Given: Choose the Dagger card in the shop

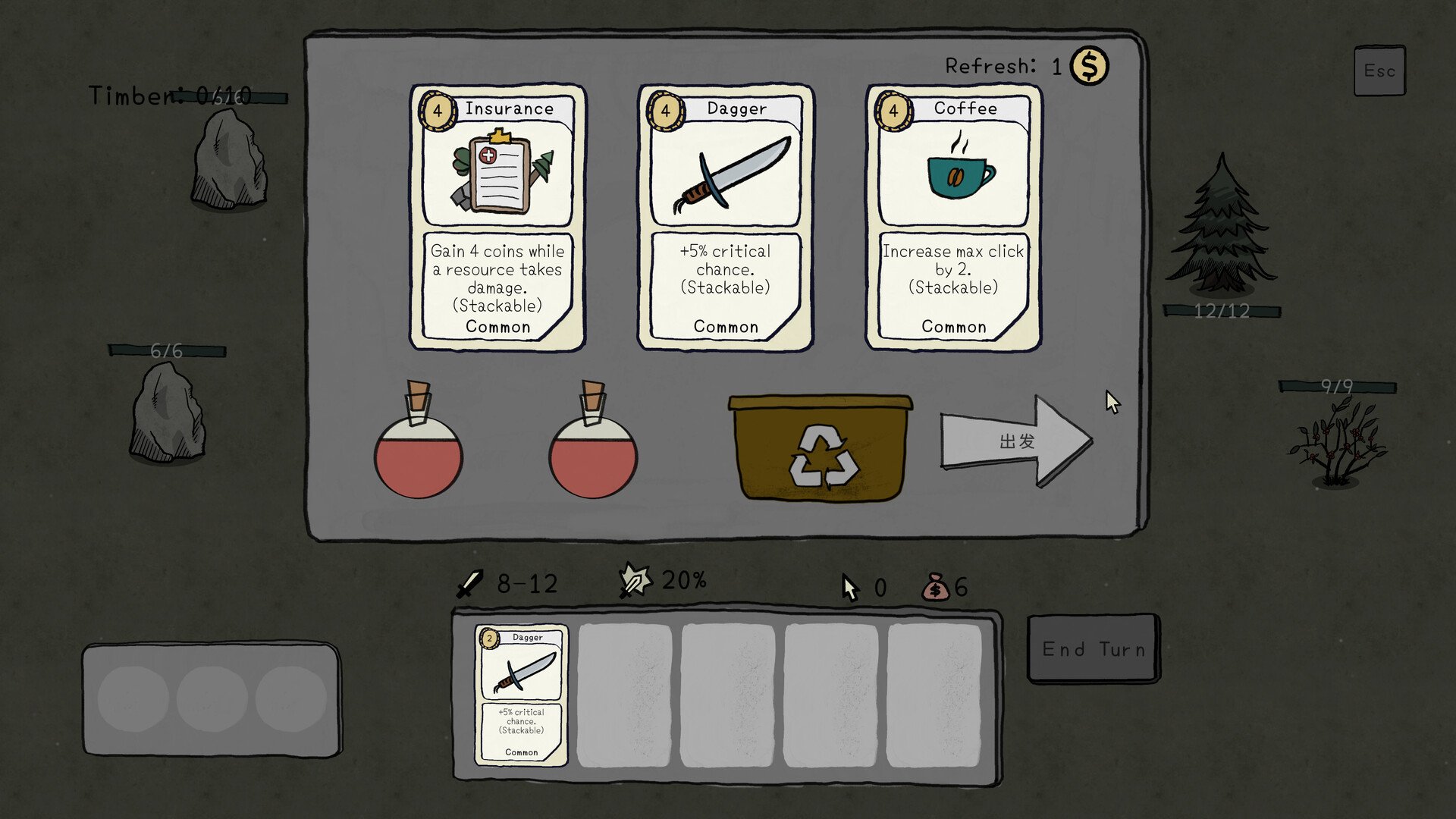Looking at the screenshot, I should [726, 217].
